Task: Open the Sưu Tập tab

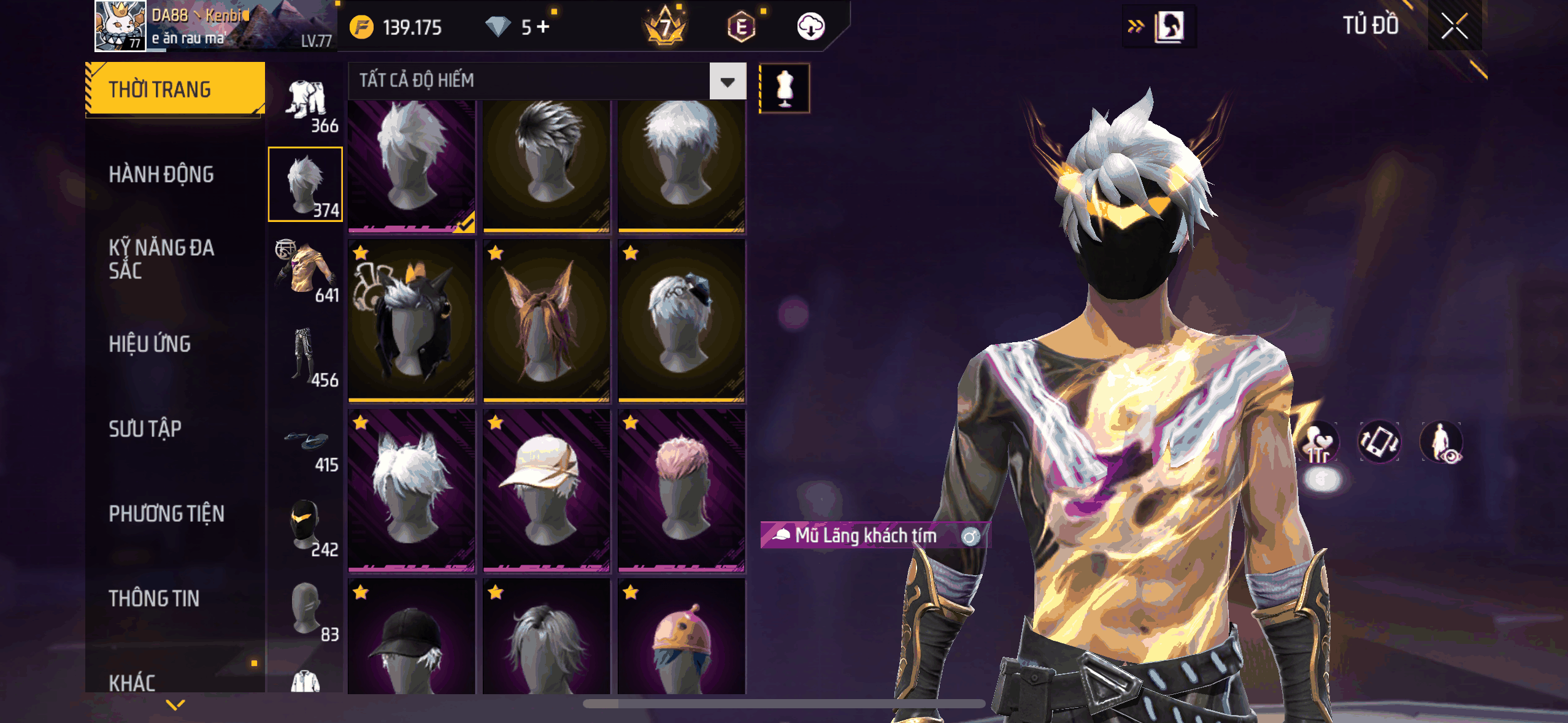Action: pos(145,429)
